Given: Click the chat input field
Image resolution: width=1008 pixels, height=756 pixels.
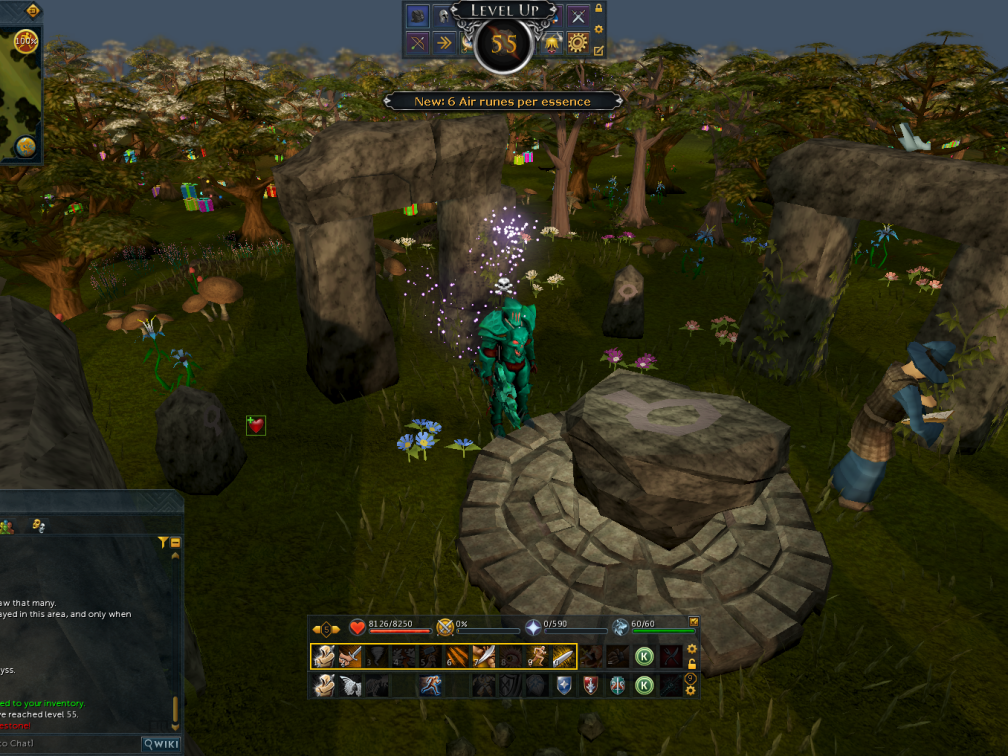Looking at the screenshot, I should pyautogui.click(x=60, y=744).
